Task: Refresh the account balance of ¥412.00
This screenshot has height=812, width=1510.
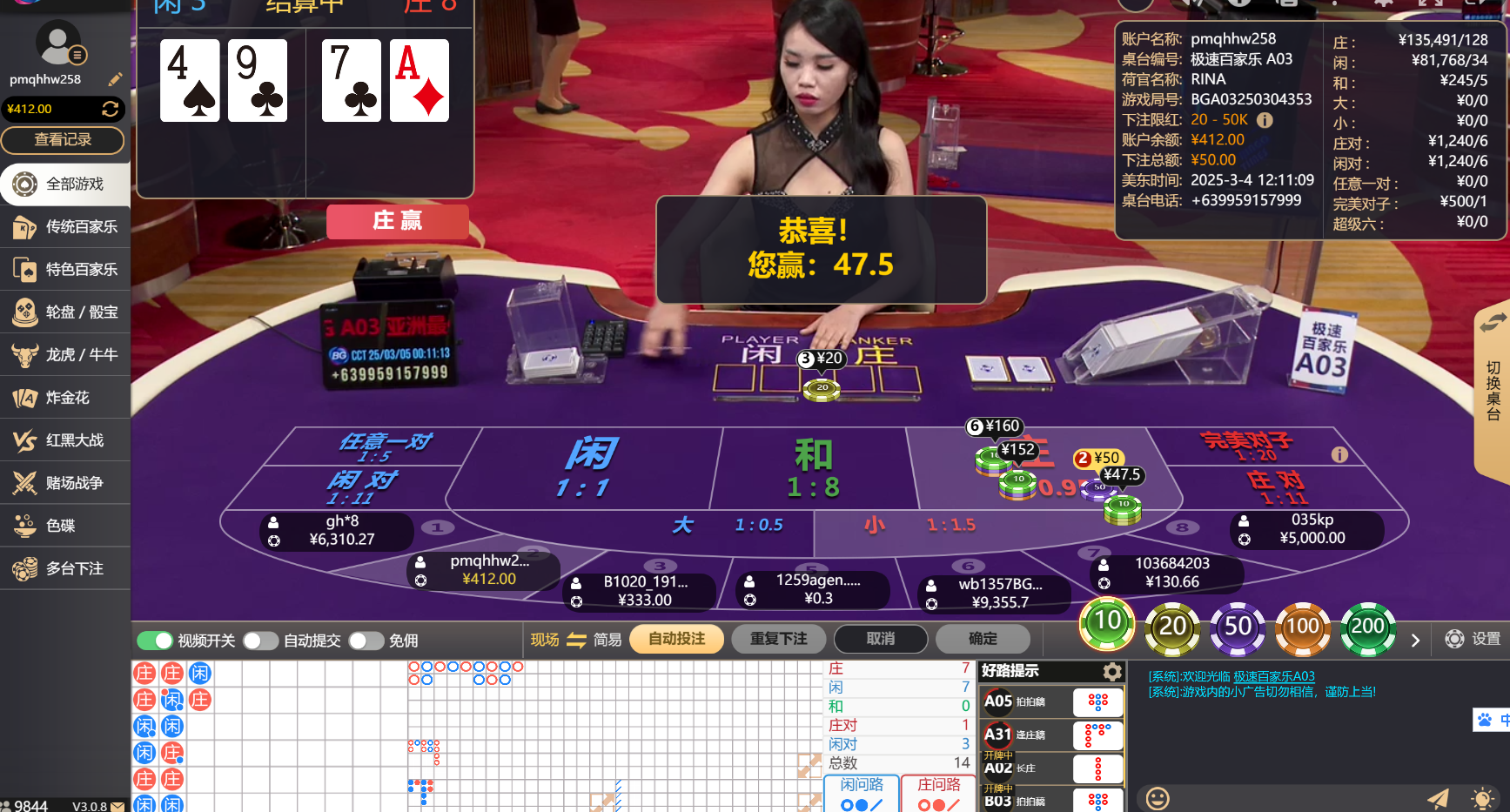Action: [111, 109]
